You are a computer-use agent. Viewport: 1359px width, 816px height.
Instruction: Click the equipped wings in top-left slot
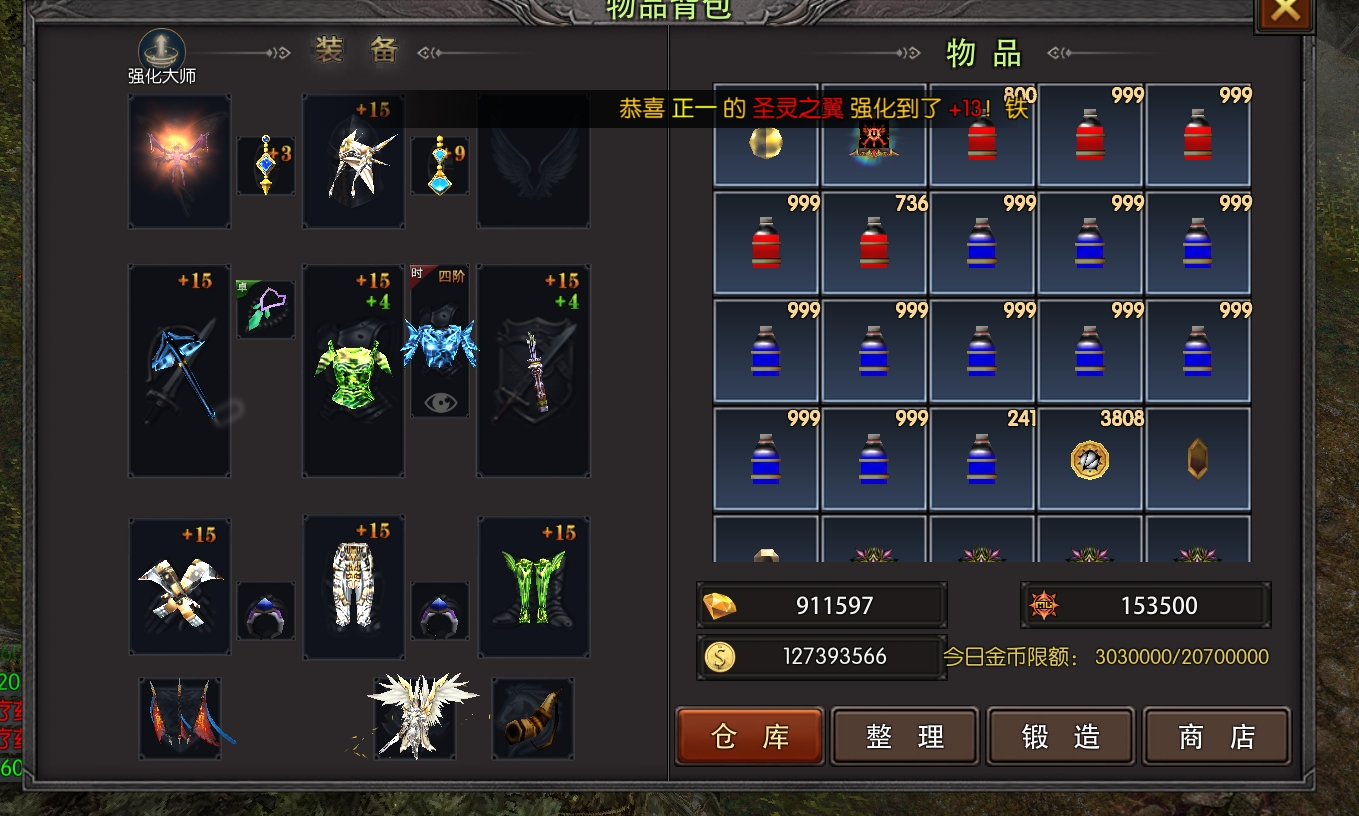click(x=179, y=162)
